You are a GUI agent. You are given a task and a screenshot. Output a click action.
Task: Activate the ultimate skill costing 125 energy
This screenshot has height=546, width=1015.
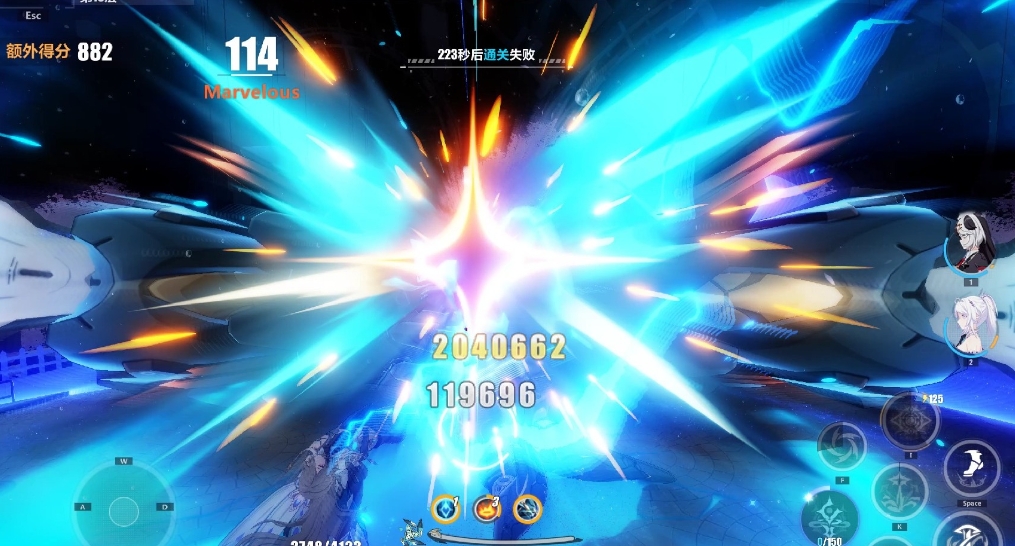pyautogui.click(x=909, y=420)
